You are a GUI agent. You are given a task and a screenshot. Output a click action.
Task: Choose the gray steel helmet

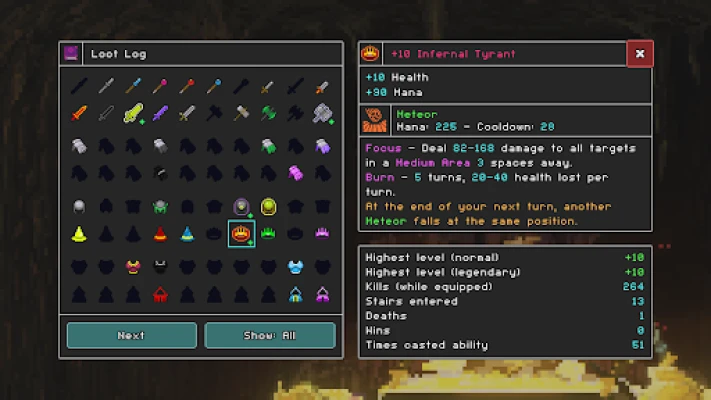pos(79,207)
